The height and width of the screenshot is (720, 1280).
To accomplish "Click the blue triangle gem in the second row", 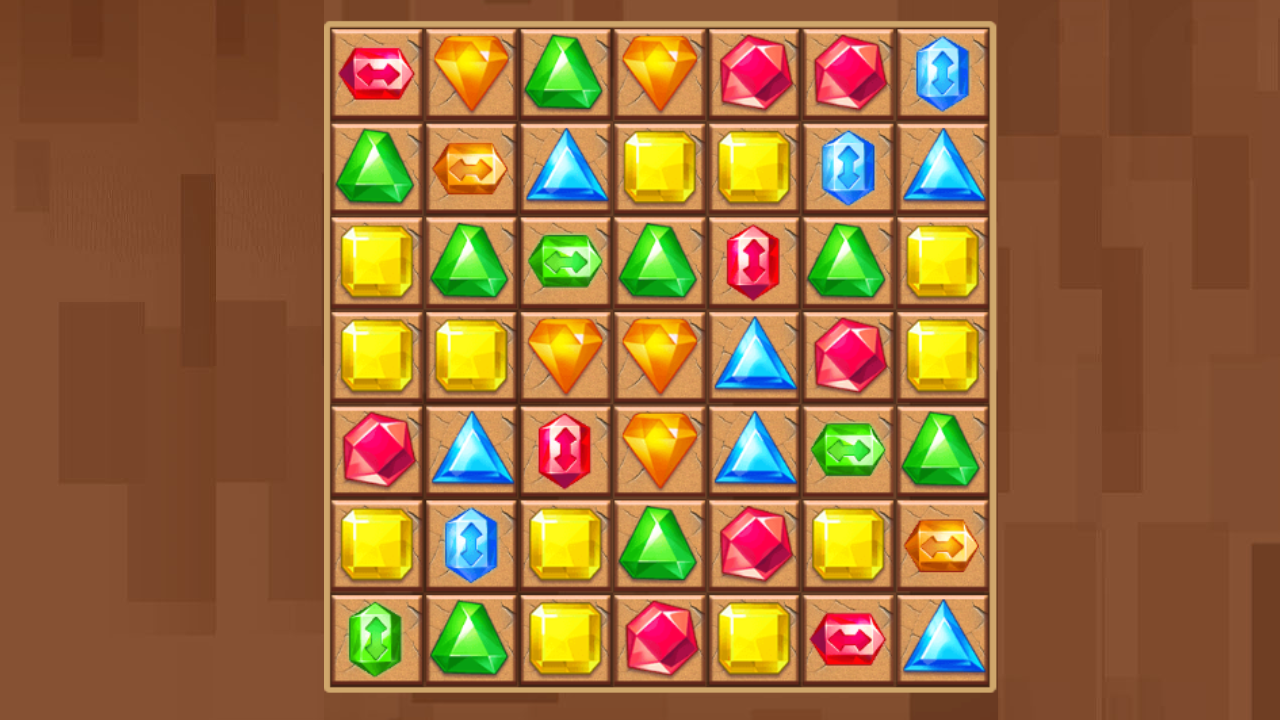I will pyautogui.click(x=566, y=168).
